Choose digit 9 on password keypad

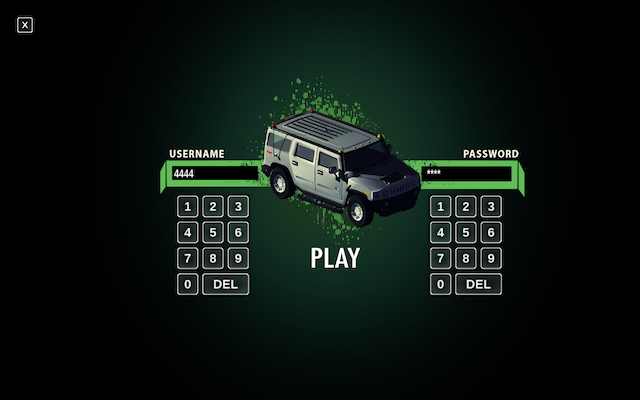click(x=491, y=259)
